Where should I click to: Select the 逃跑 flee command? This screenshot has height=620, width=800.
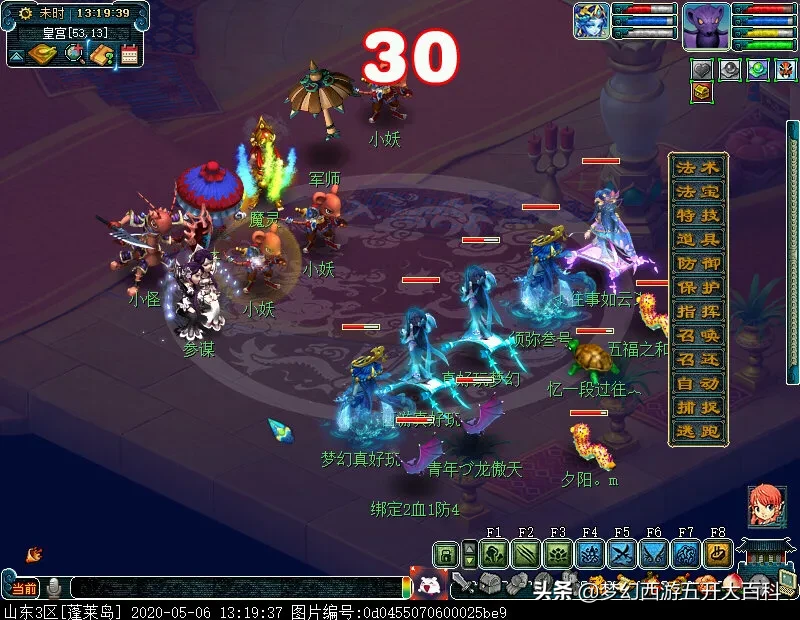(697, 431)
